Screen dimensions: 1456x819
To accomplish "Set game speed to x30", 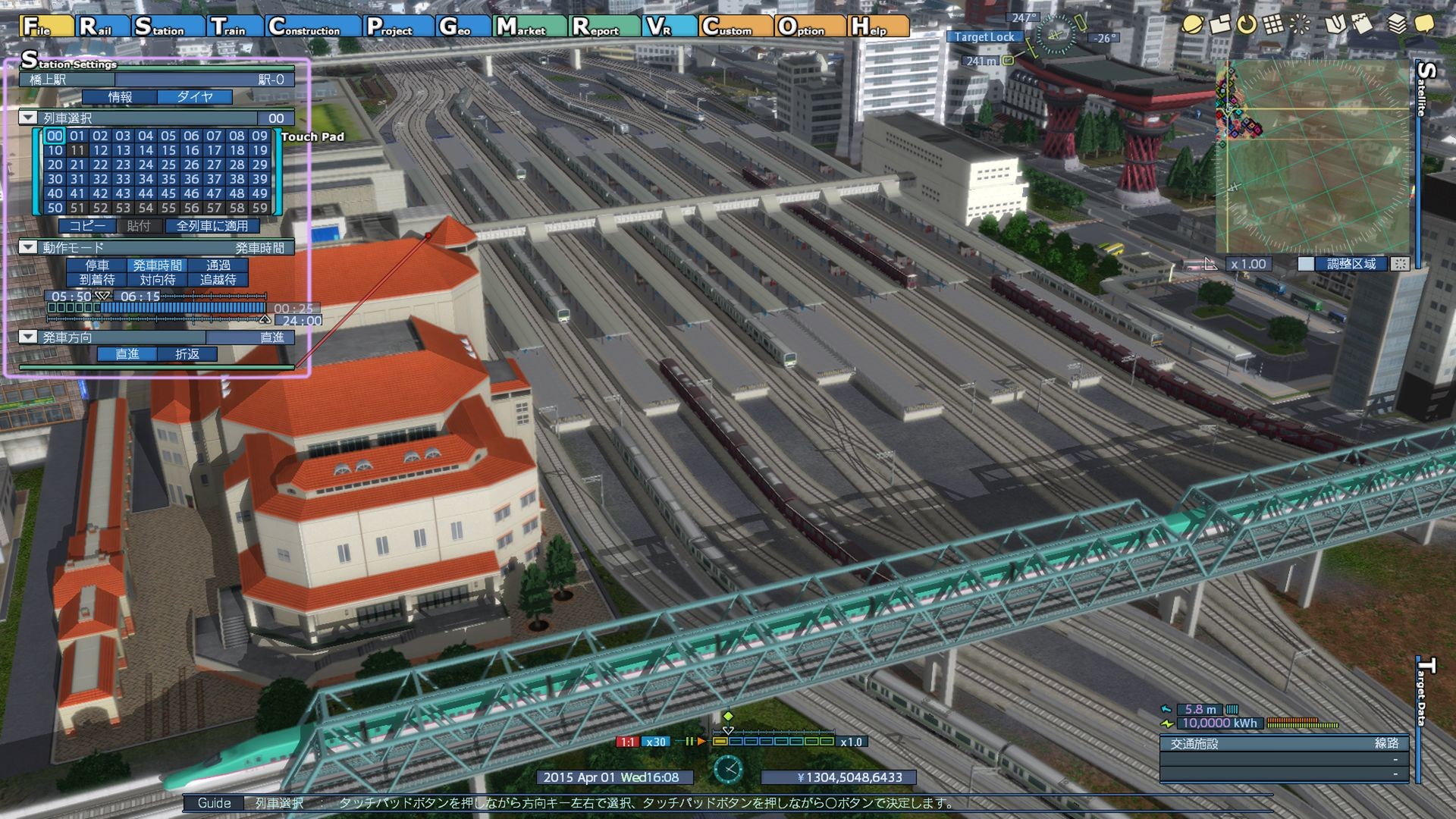I will tap(655, 742).
